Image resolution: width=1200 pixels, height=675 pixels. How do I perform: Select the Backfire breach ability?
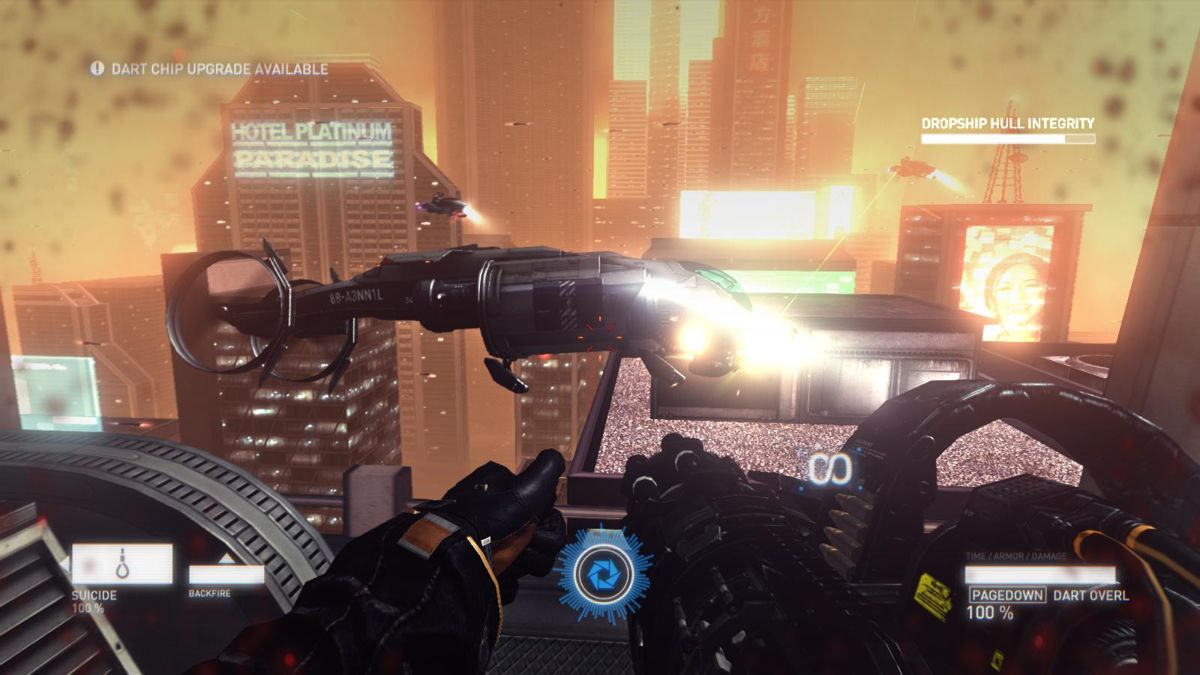[x=226, y=574]
